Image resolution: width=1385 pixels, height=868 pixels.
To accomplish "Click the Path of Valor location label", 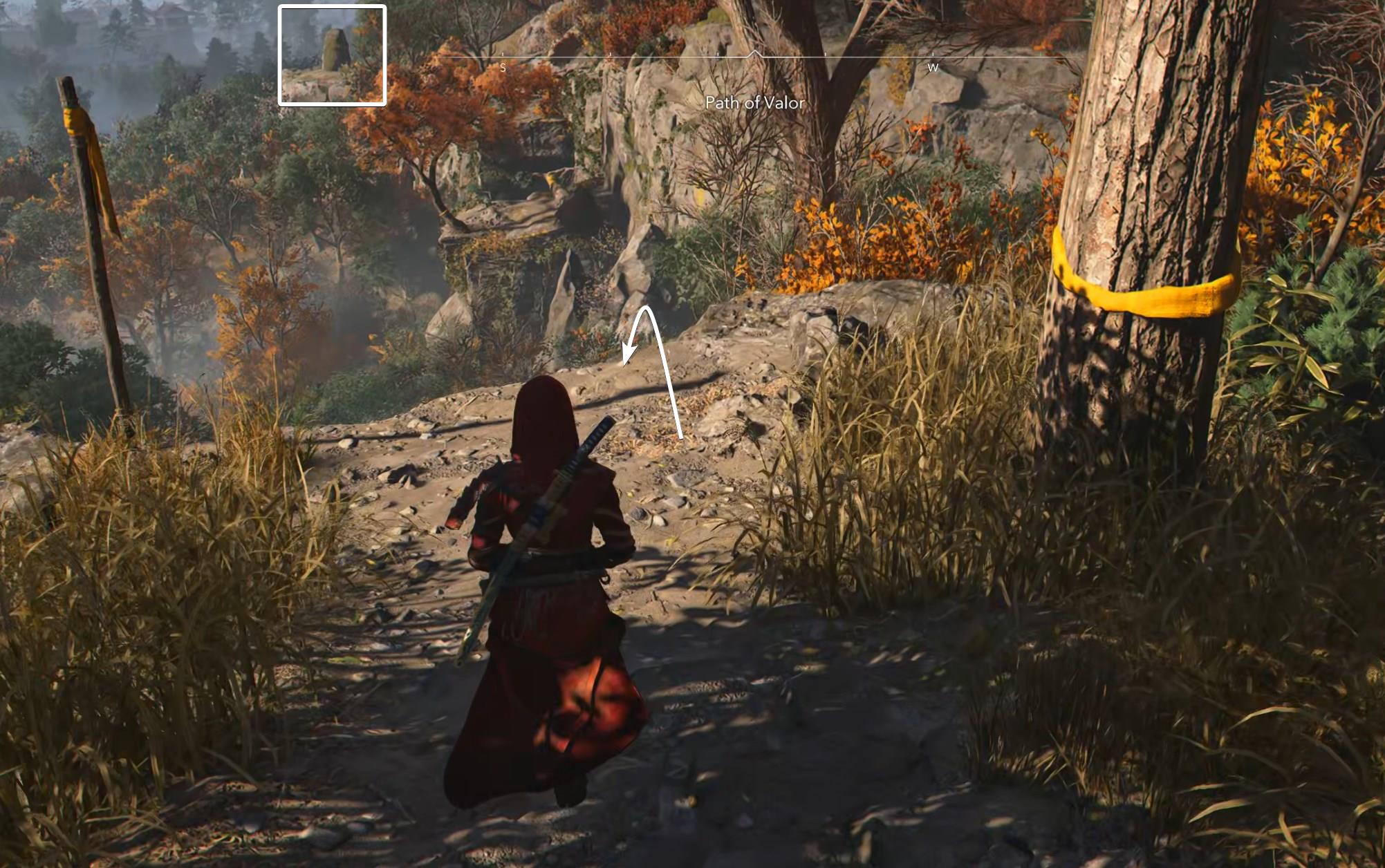I will pos(755,104).
